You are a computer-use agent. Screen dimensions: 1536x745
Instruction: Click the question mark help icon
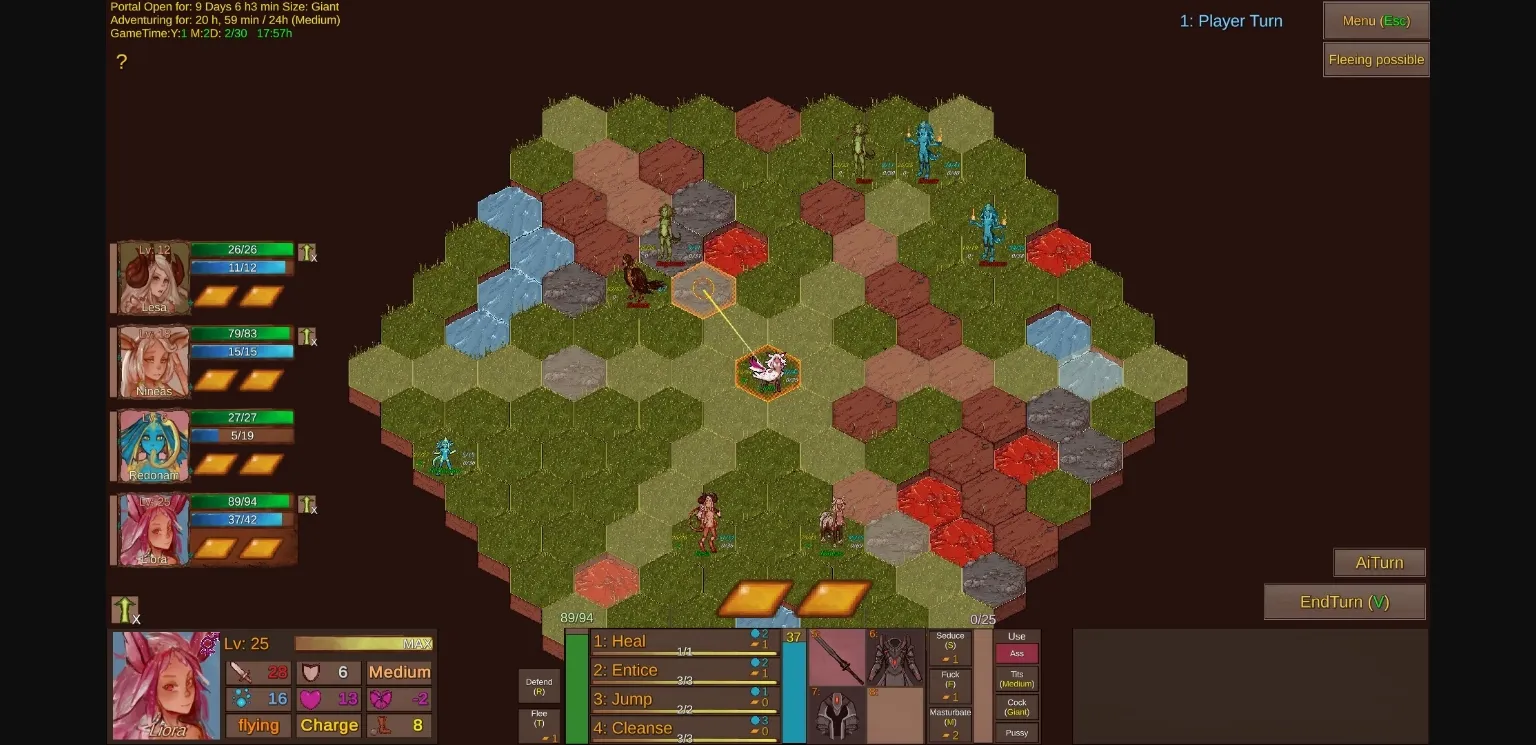122,62
